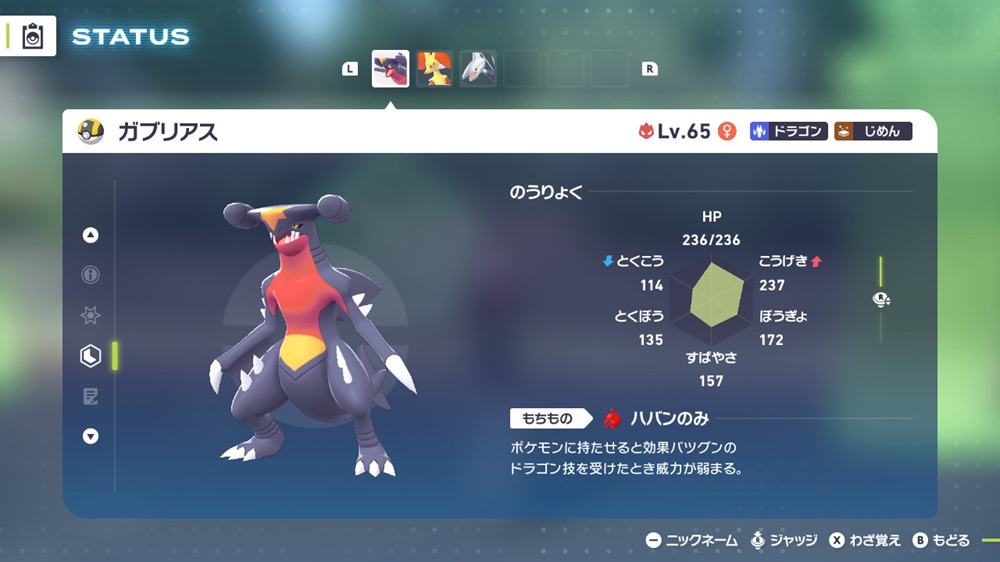Go back with もどる
The height and width of the screenshot is (562, 1000).
[941, 540]
